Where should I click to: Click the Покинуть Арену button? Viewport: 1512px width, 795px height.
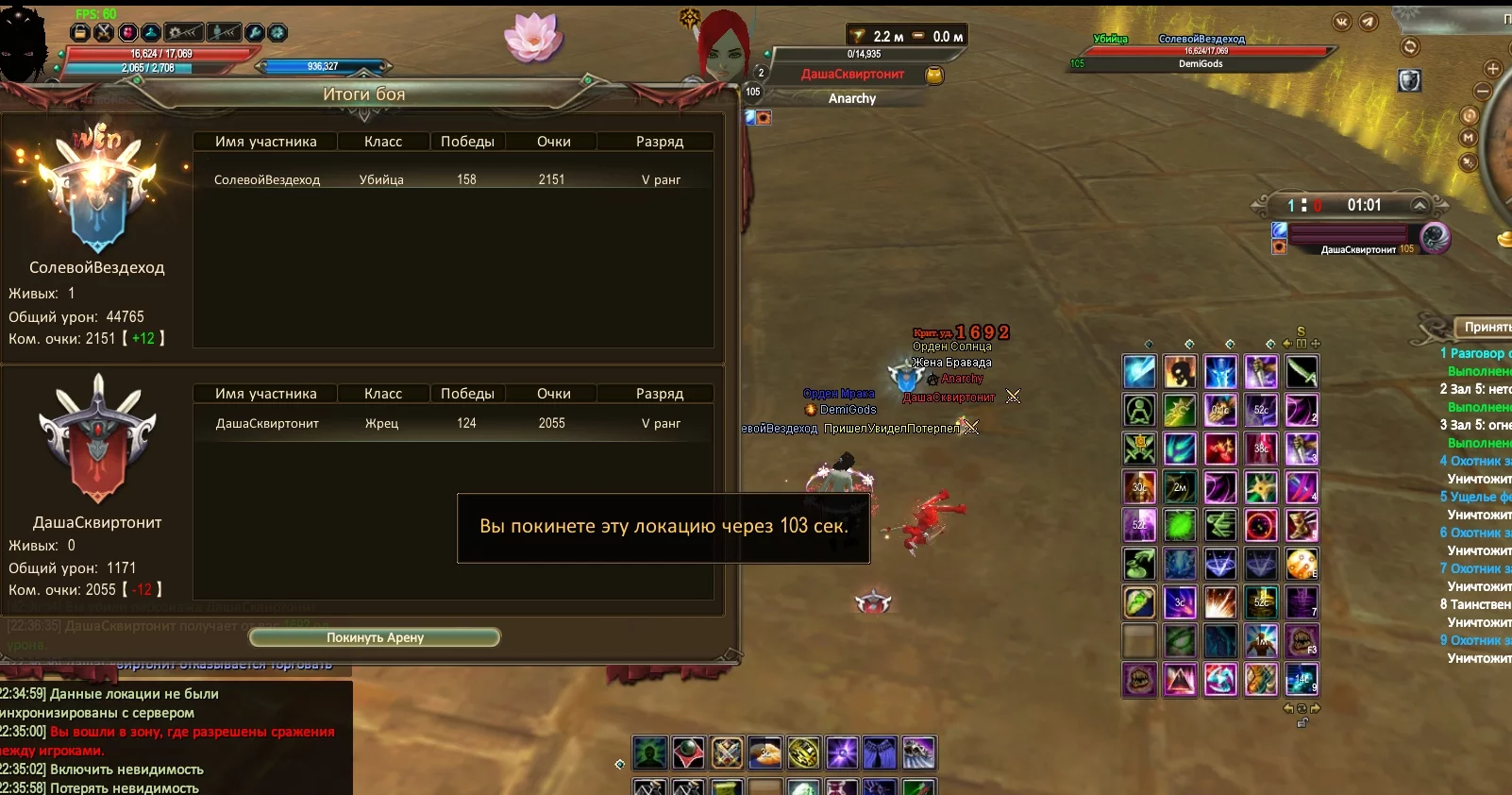click(x=375, y=637)
